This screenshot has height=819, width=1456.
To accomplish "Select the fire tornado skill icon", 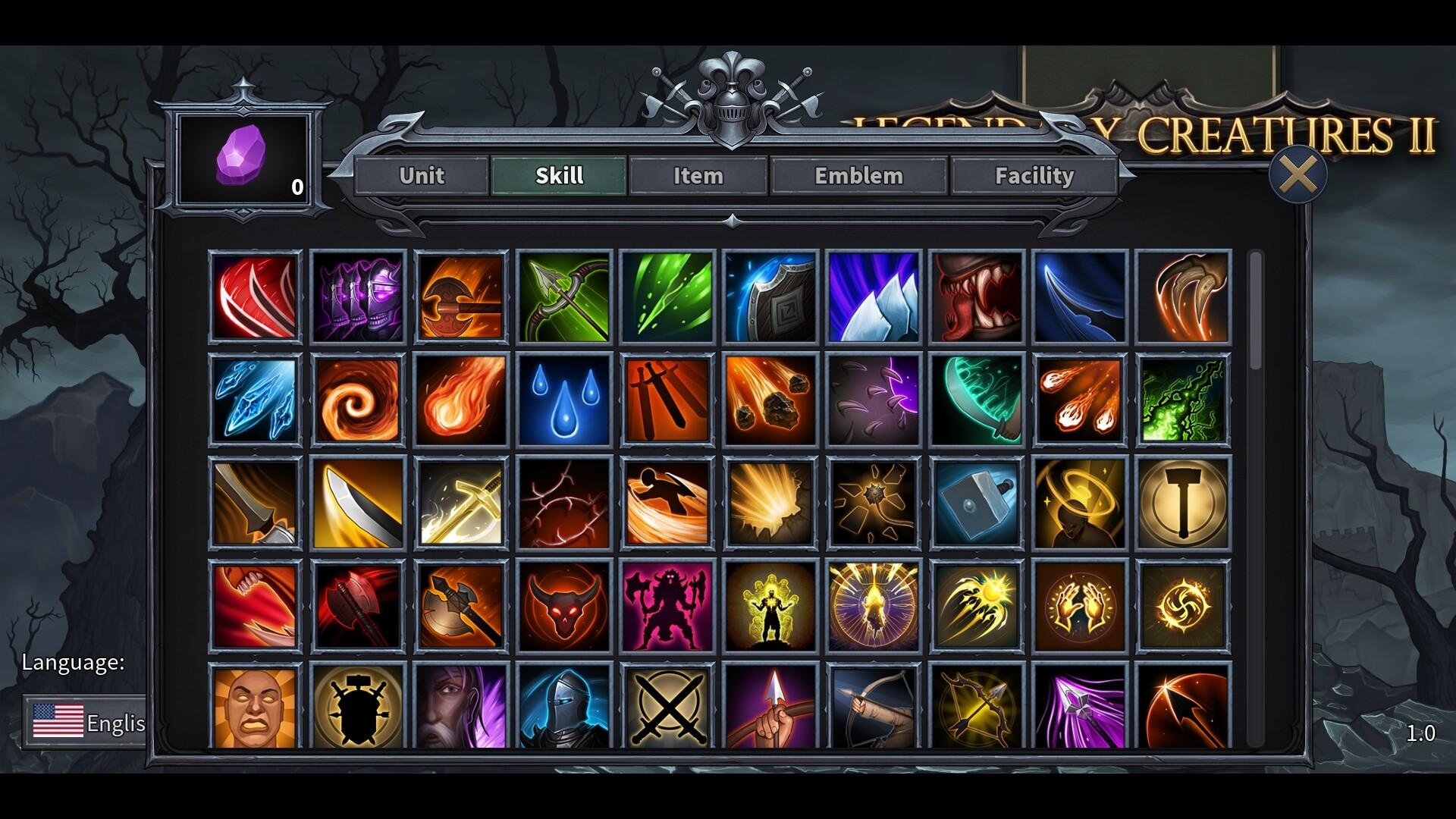I will point(358,398).
